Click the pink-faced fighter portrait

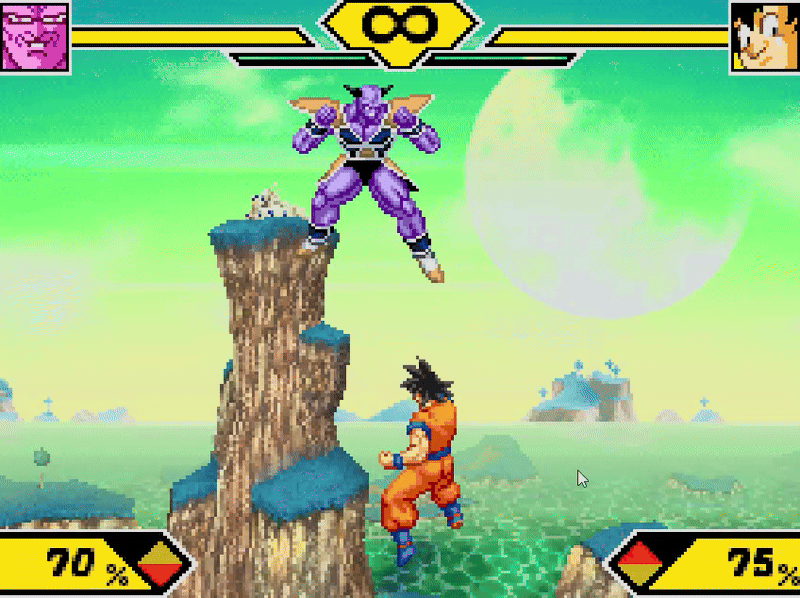pyautogui.click(x=34, y=35)
